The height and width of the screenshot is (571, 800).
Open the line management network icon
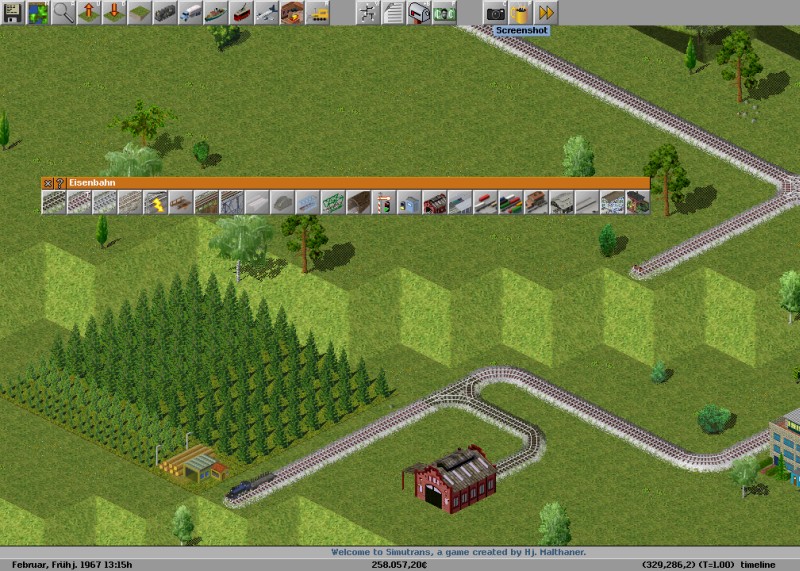click(x=367, y=12)
